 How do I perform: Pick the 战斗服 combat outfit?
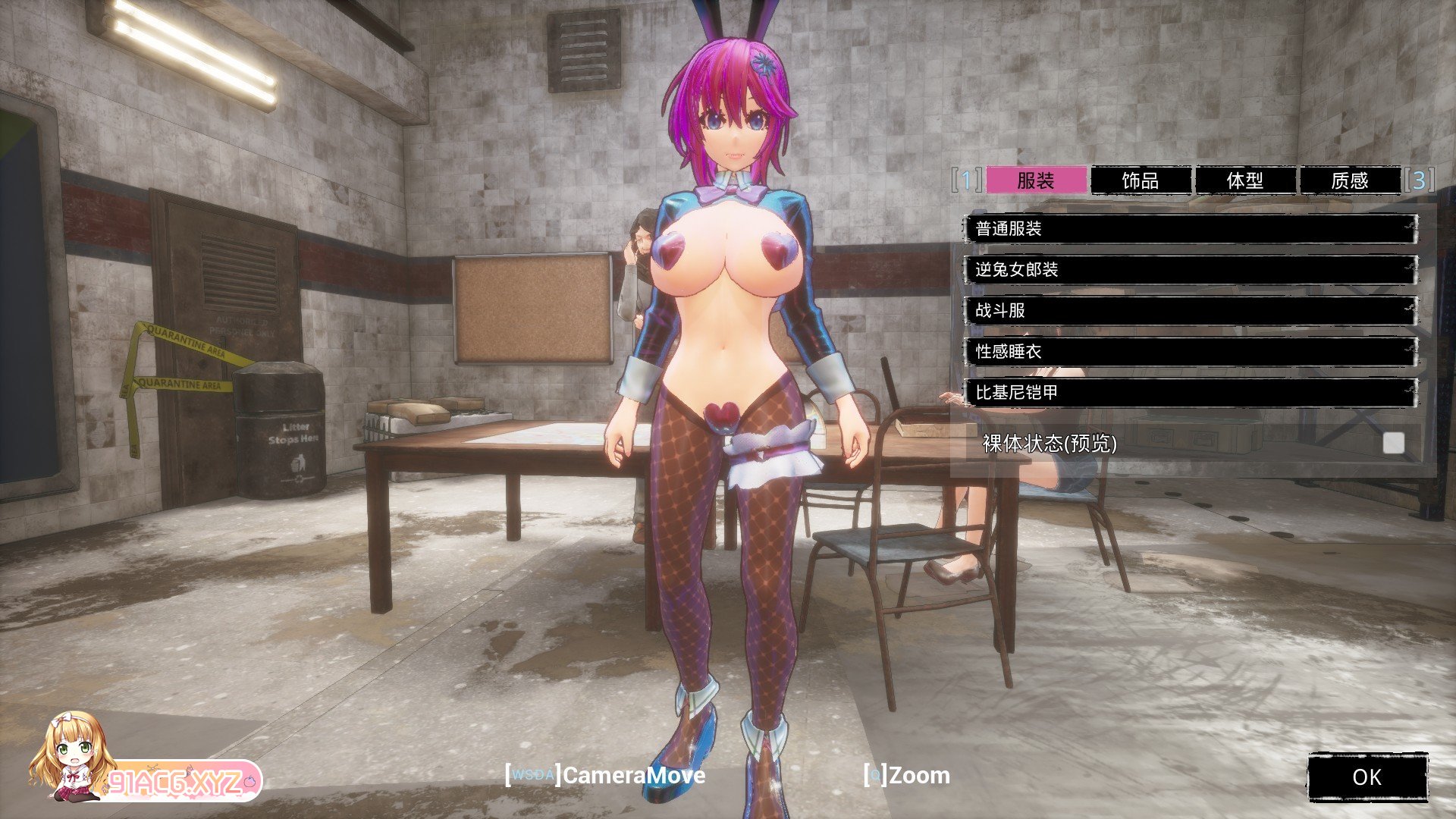1190,311
